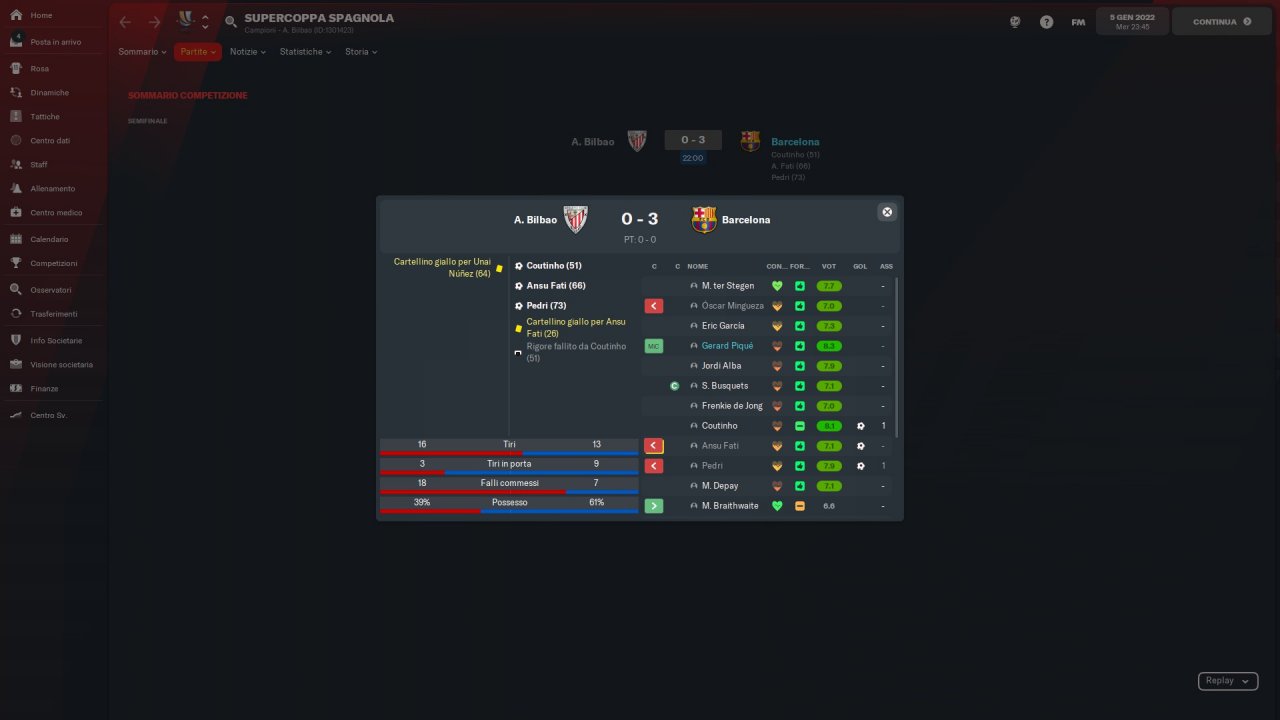Navigate back with the left arrow
Image resolution: width=1280 pixels, height=720 pixels.
[125, 22]
